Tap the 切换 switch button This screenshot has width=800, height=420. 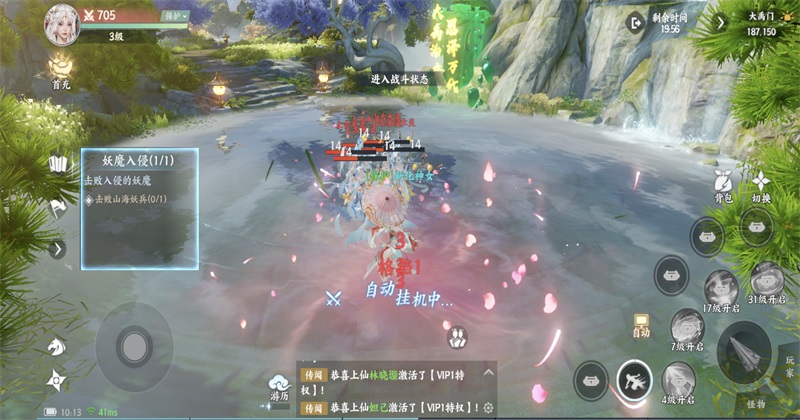coord(762,184)
